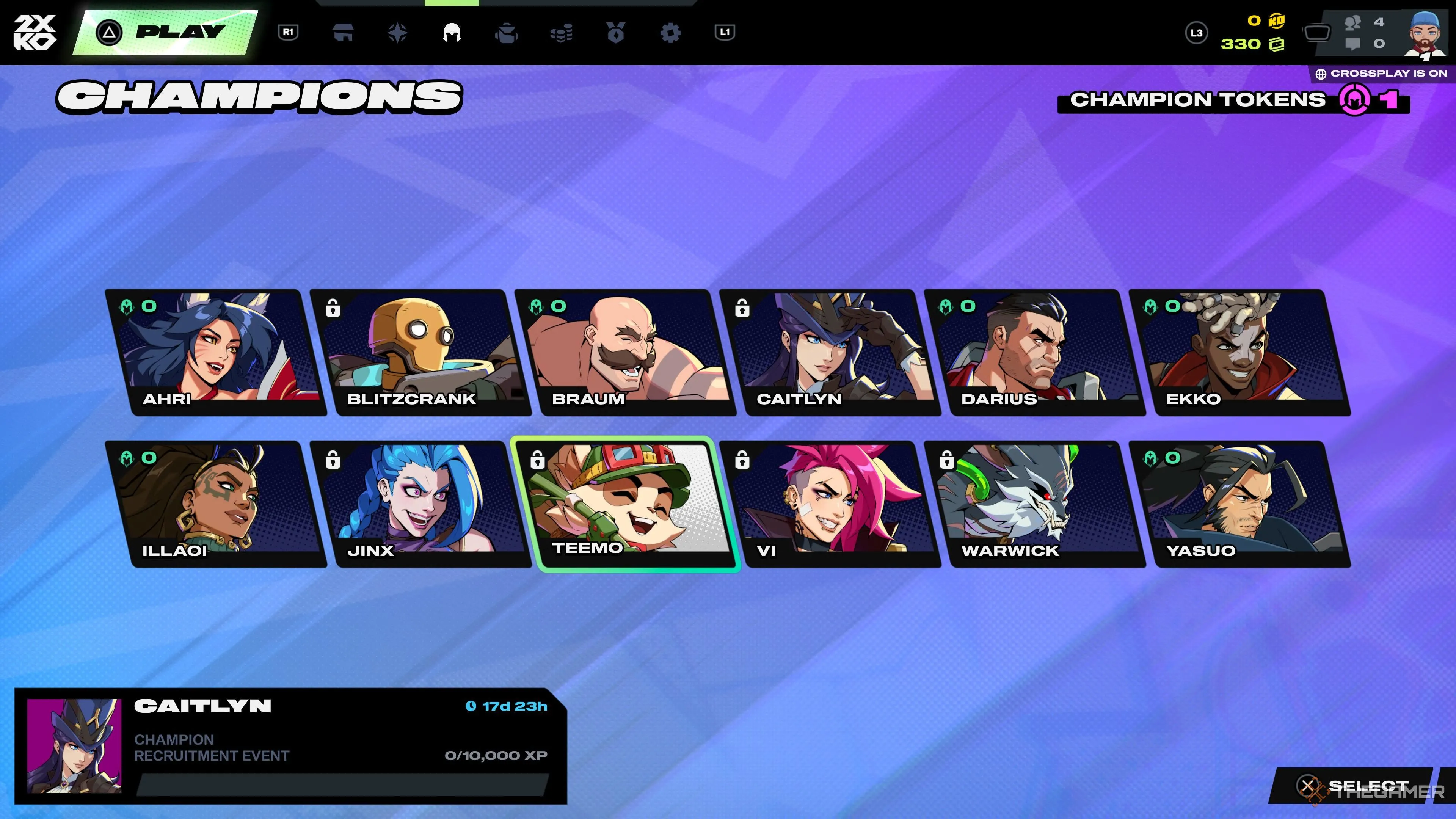Open the gear settings tab
This screenshot has height=819, width=1456.
click(670, 33)
